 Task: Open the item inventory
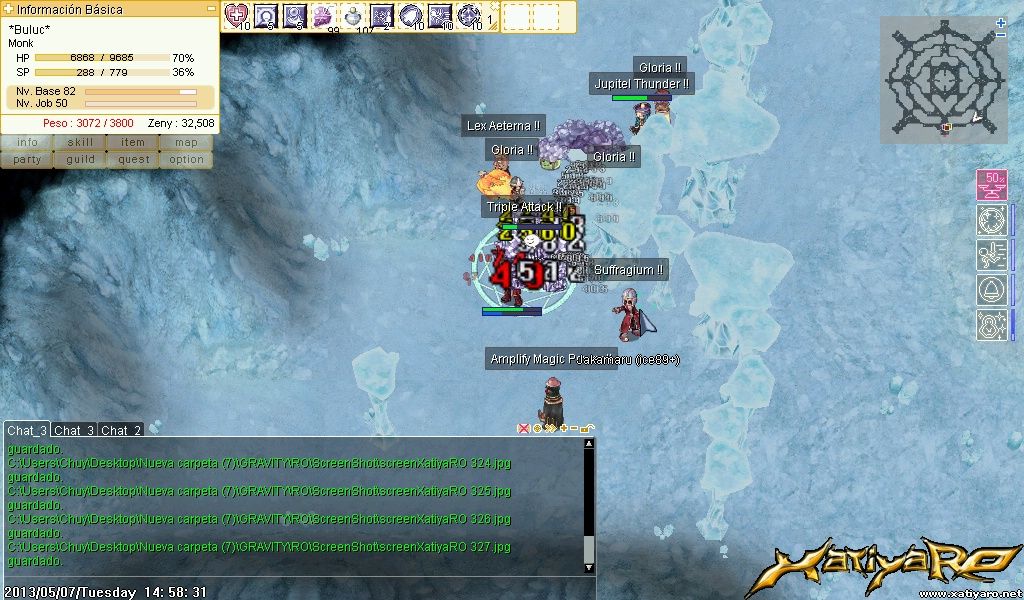tap(133, 143)
